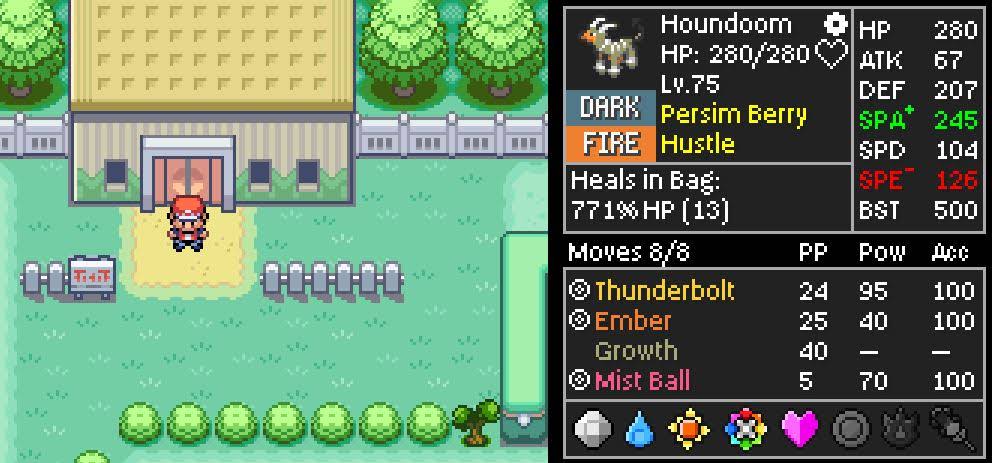Click the grey stone gym badge
Screen dimensions: 992x463
coord(593,429)
